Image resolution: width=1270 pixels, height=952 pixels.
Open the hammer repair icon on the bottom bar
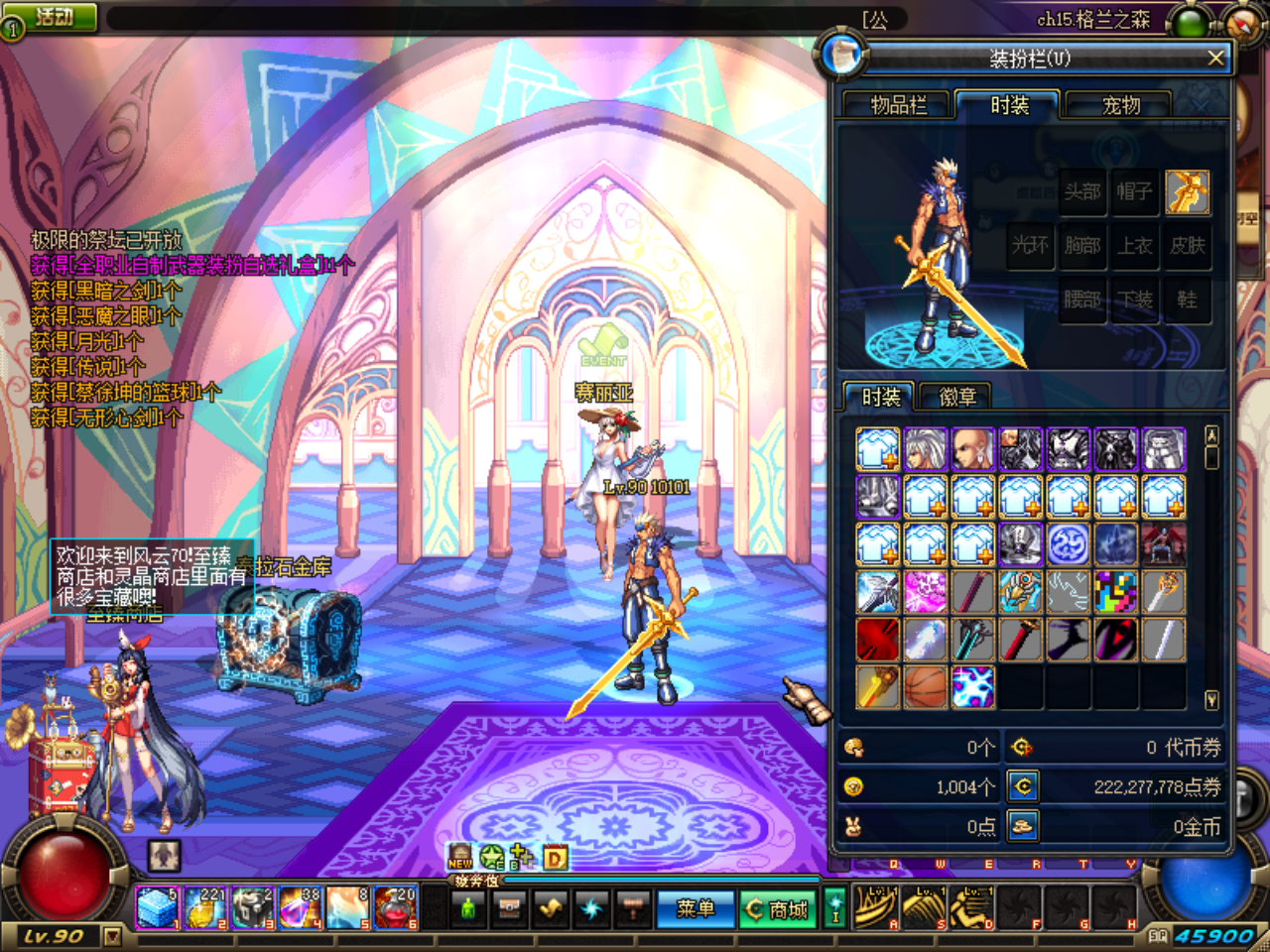tap(632, 907)
